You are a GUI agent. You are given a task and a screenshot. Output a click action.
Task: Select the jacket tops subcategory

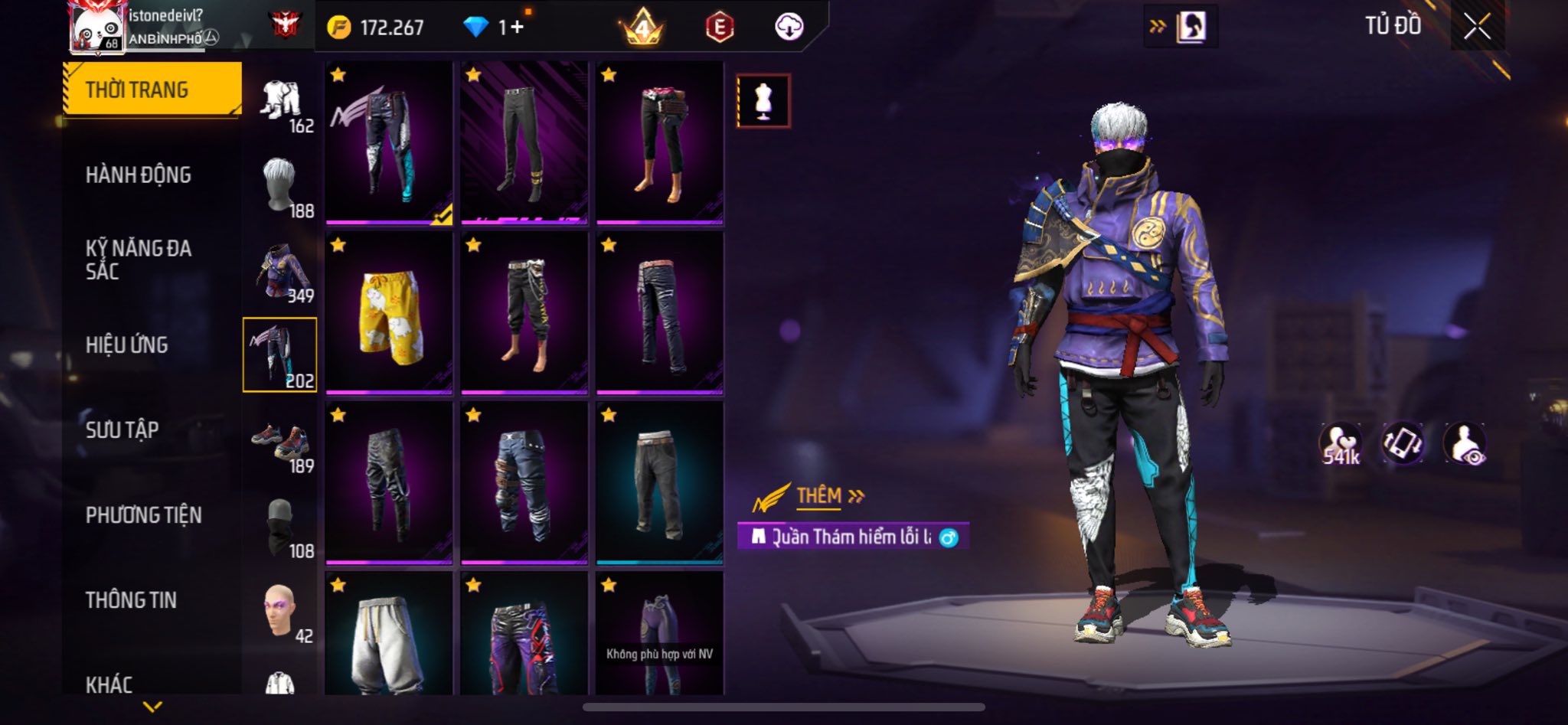tap(280, 273)
